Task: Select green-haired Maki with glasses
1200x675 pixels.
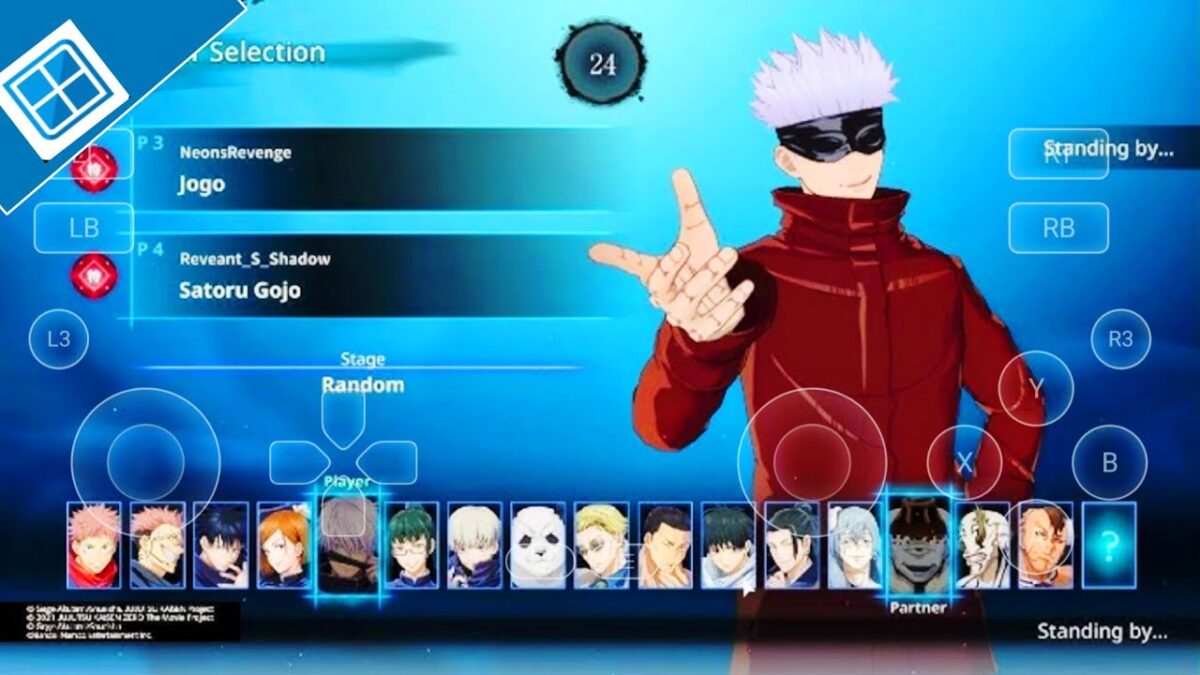Action: tap(411, 545)
